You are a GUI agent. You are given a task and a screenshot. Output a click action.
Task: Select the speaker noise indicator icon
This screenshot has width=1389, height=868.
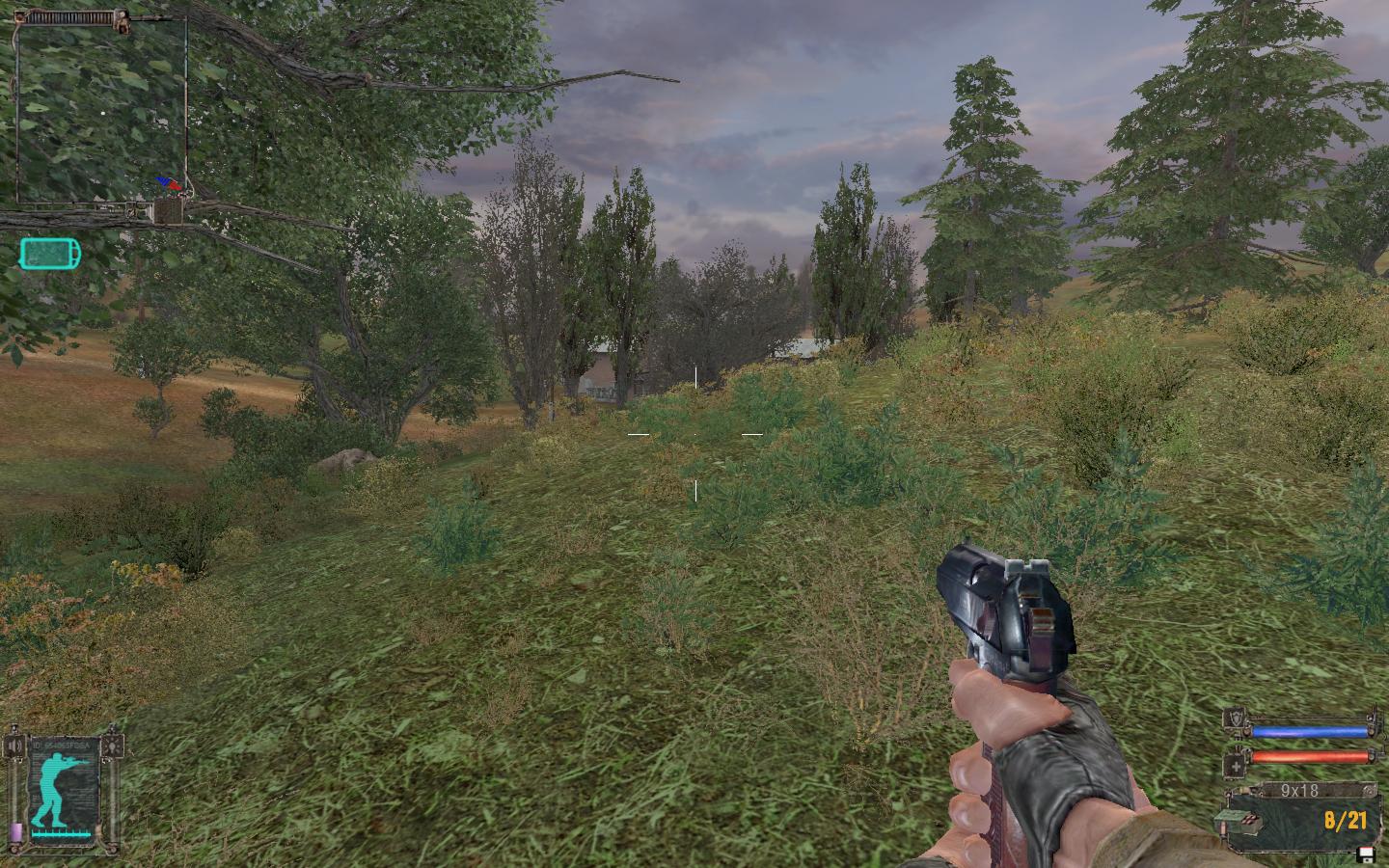tap(15, 746)
